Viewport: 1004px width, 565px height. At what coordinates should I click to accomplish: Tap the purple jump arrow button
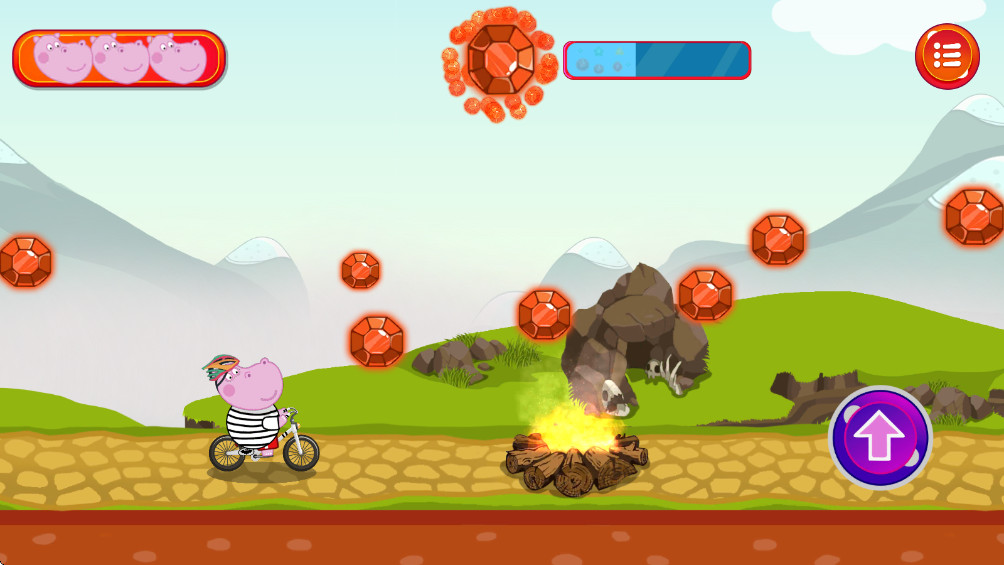coord(880,438)
